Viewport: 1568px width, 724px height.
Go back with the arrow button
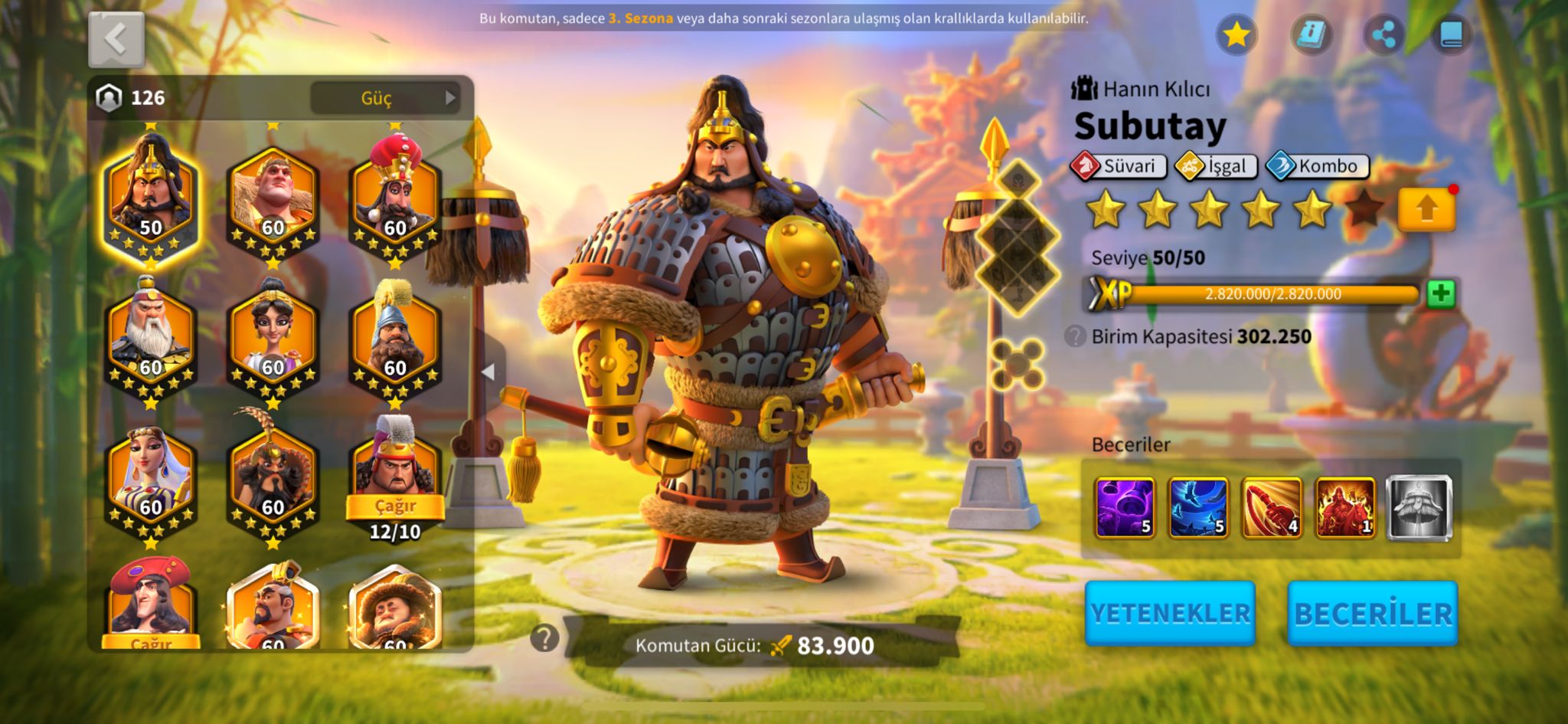coord(116,39)
